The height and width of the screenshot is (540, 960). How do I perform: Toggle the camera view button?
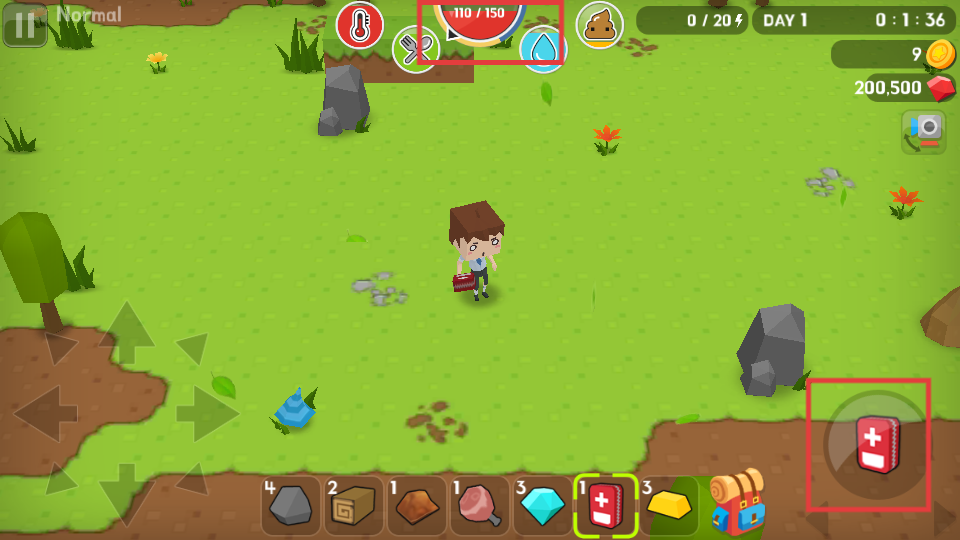[x=924, y=131]
